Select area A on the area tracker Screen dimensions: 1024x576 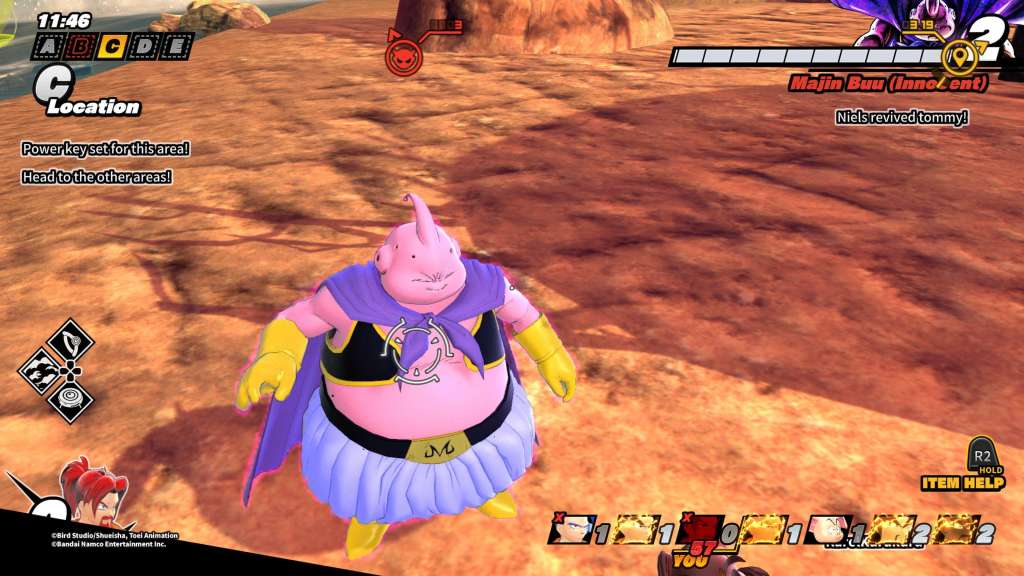[x=48, y=46]
